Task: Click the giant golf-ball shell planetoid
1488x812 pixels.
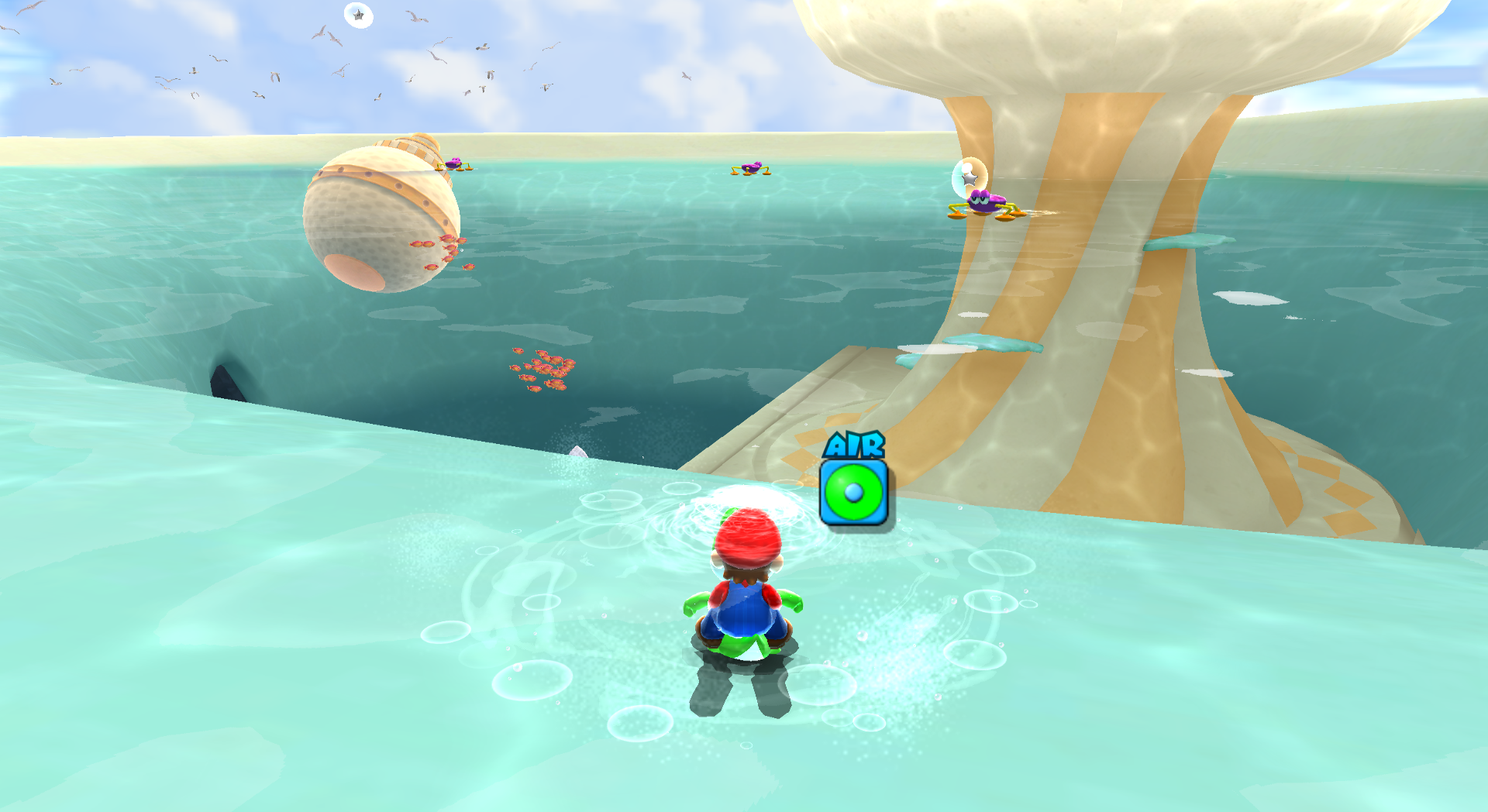Action: pos(380,217)
